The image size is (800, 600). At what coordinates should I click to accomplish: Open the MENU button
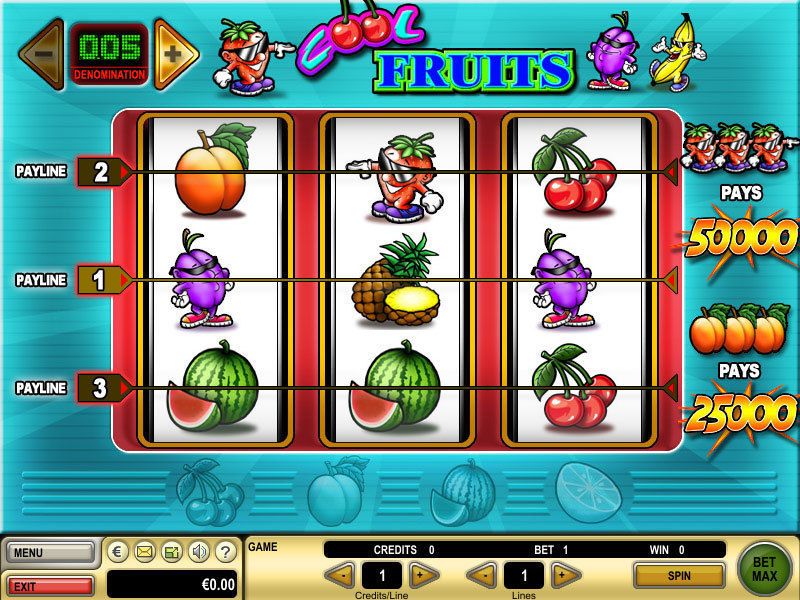click(x=49, y=551)
